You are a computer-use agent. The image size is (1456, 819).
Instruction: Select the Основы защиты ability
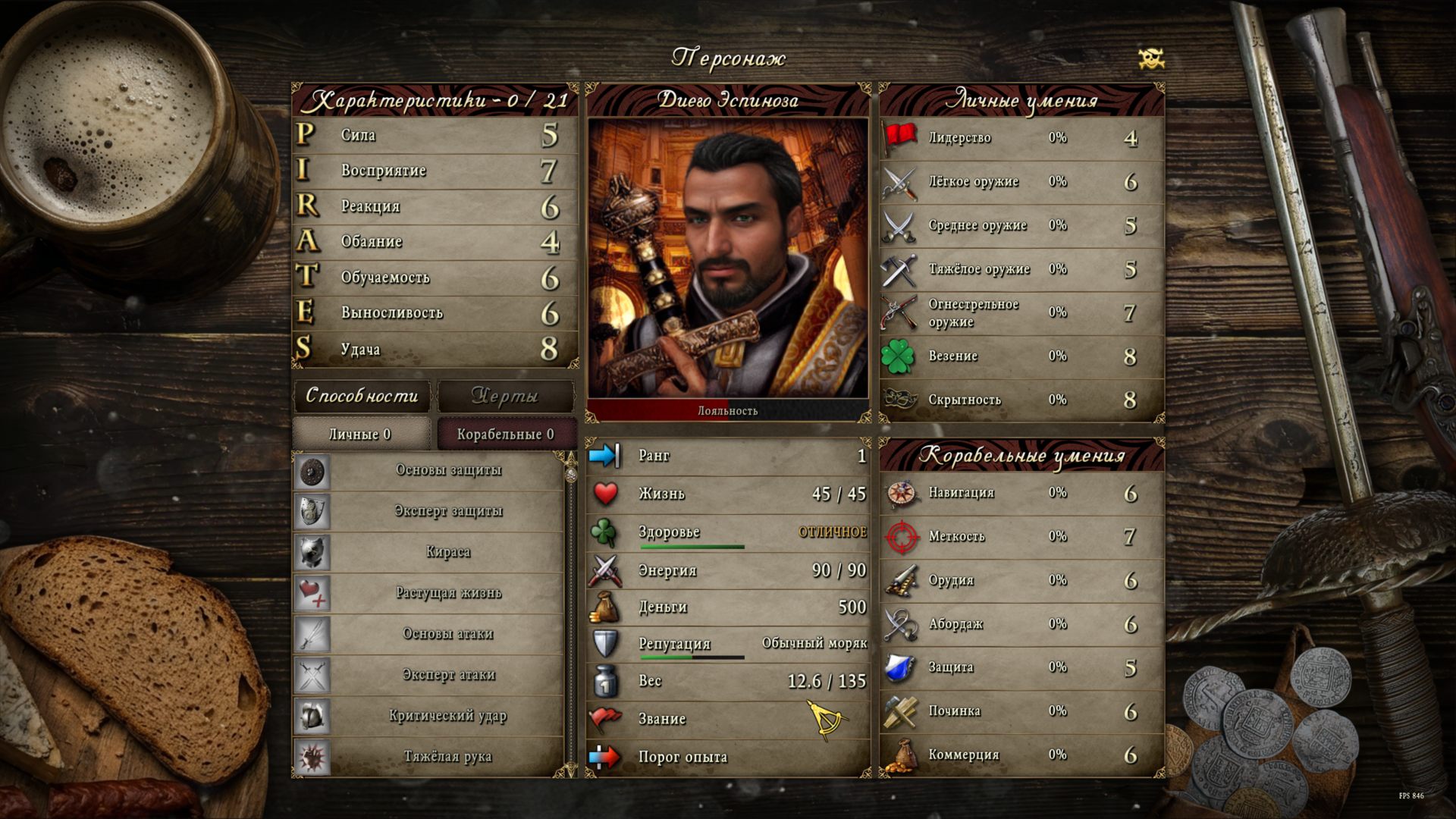click(x=447, y=470)
